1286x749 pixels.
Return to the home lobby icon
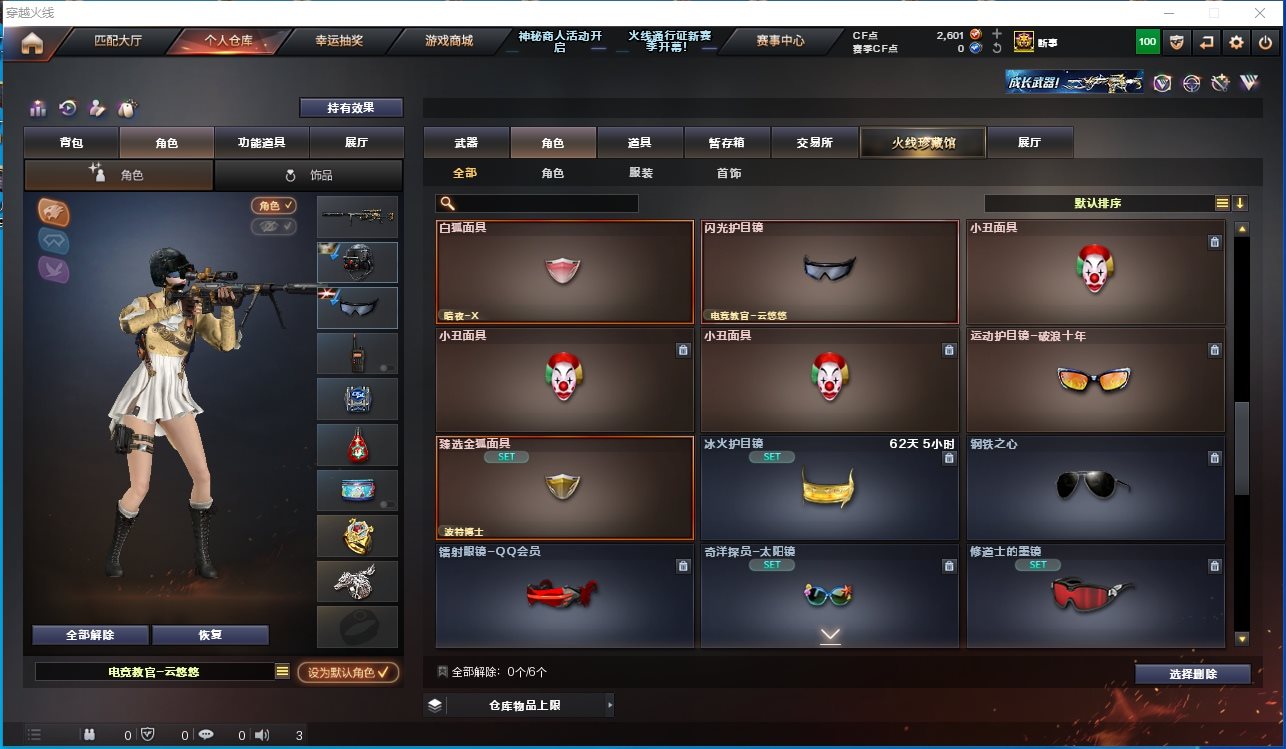point(32,42)
